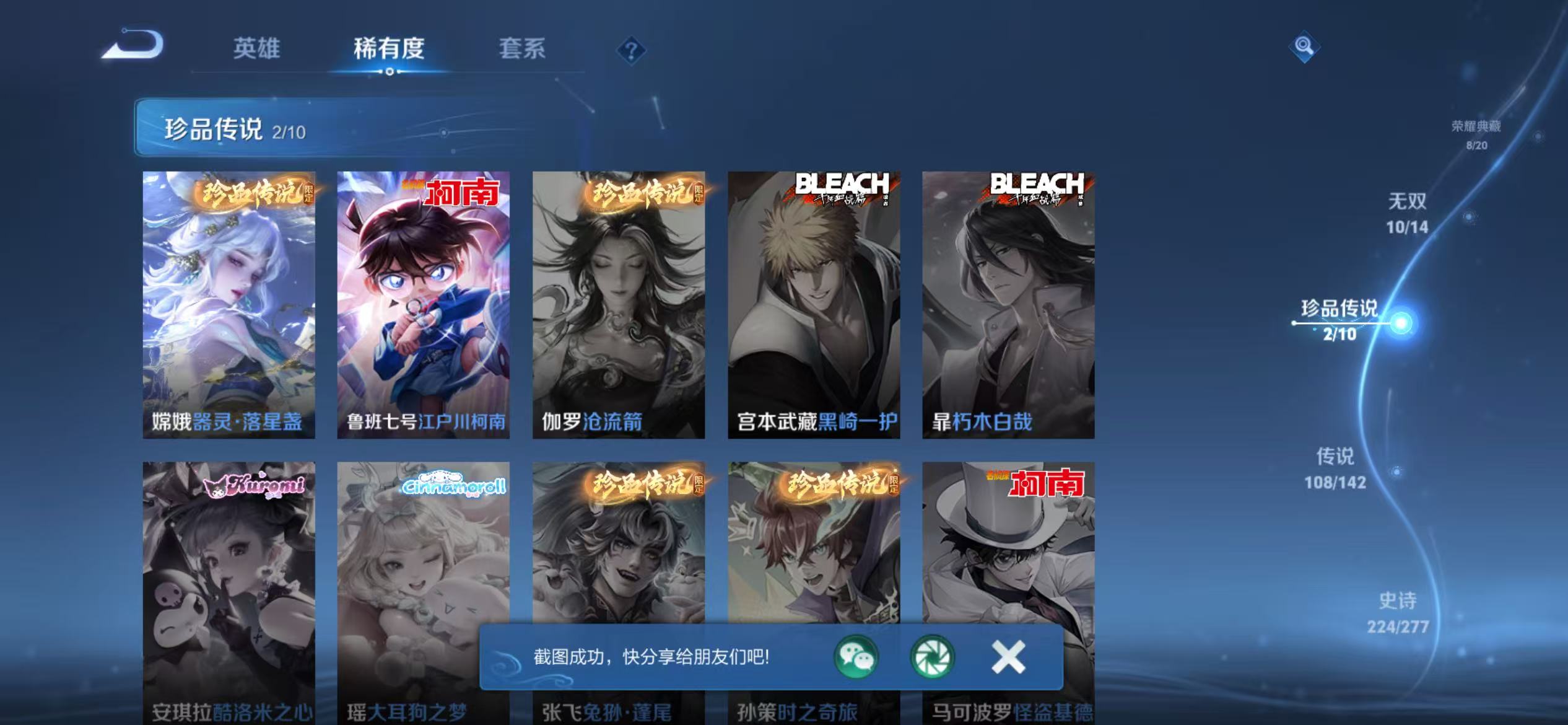This screenshot has width=1568, height=725.
Task: Switch to the 英雄 tab
Action: [257, 50]
